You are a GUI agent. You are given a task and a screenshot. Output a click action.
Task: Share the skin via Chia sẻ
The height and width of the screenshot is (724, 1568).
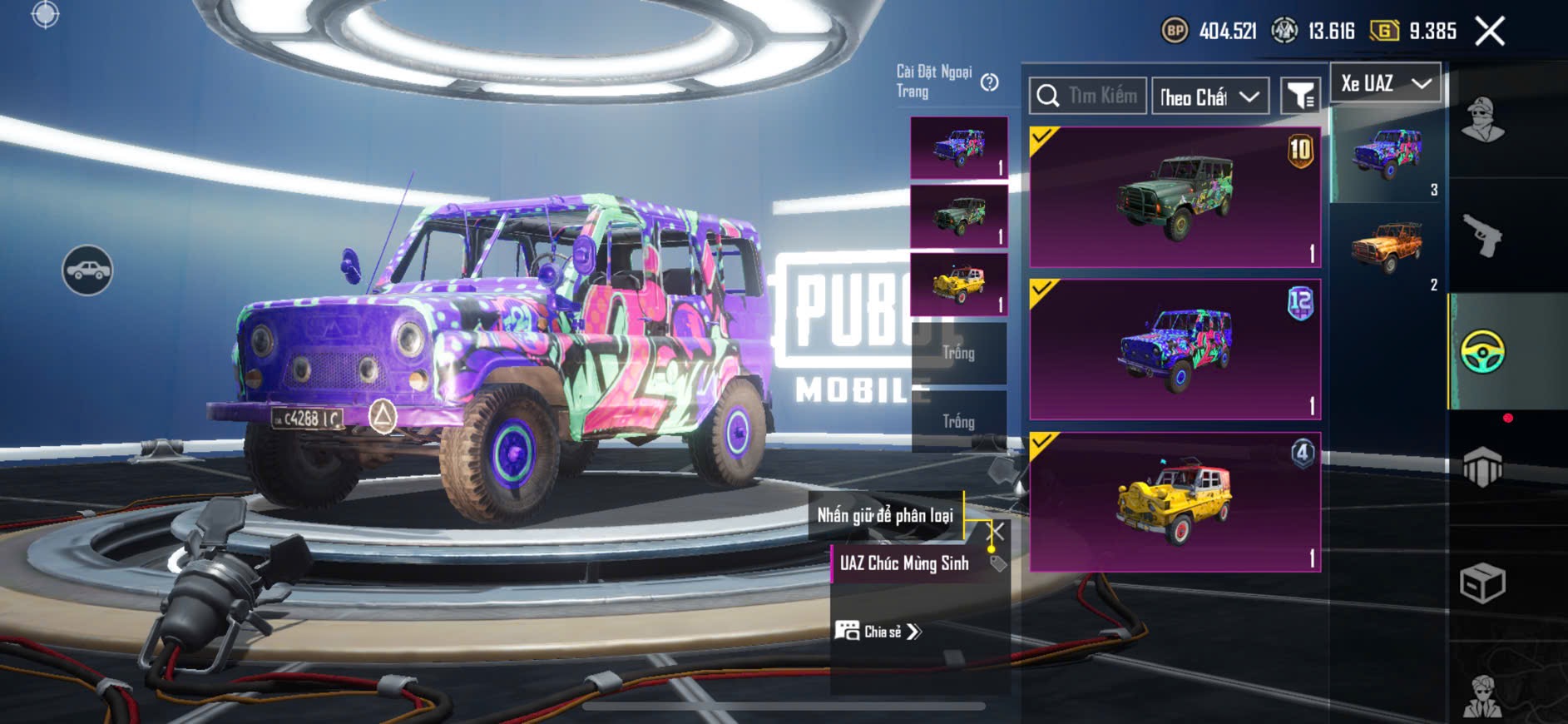[x=878, y=632]
